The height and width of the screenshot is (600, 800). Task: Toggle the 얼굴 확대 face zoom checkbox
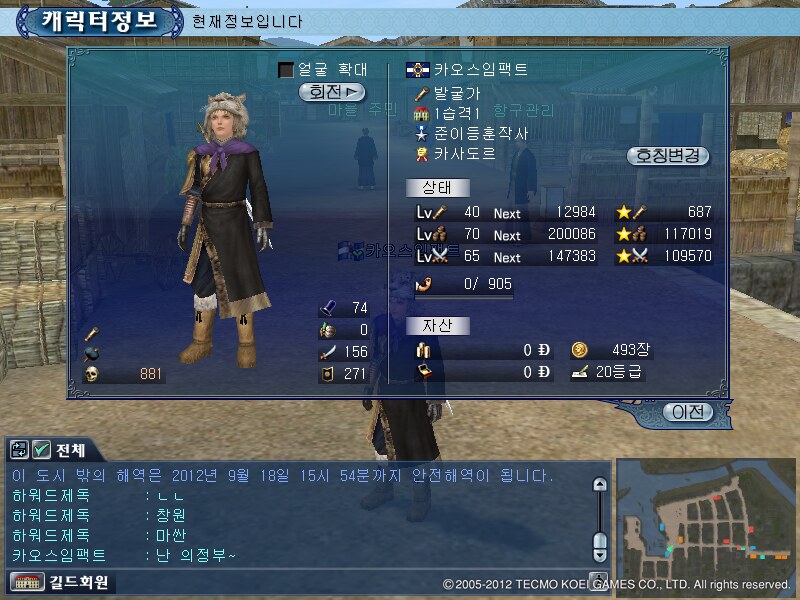(286, 70)
